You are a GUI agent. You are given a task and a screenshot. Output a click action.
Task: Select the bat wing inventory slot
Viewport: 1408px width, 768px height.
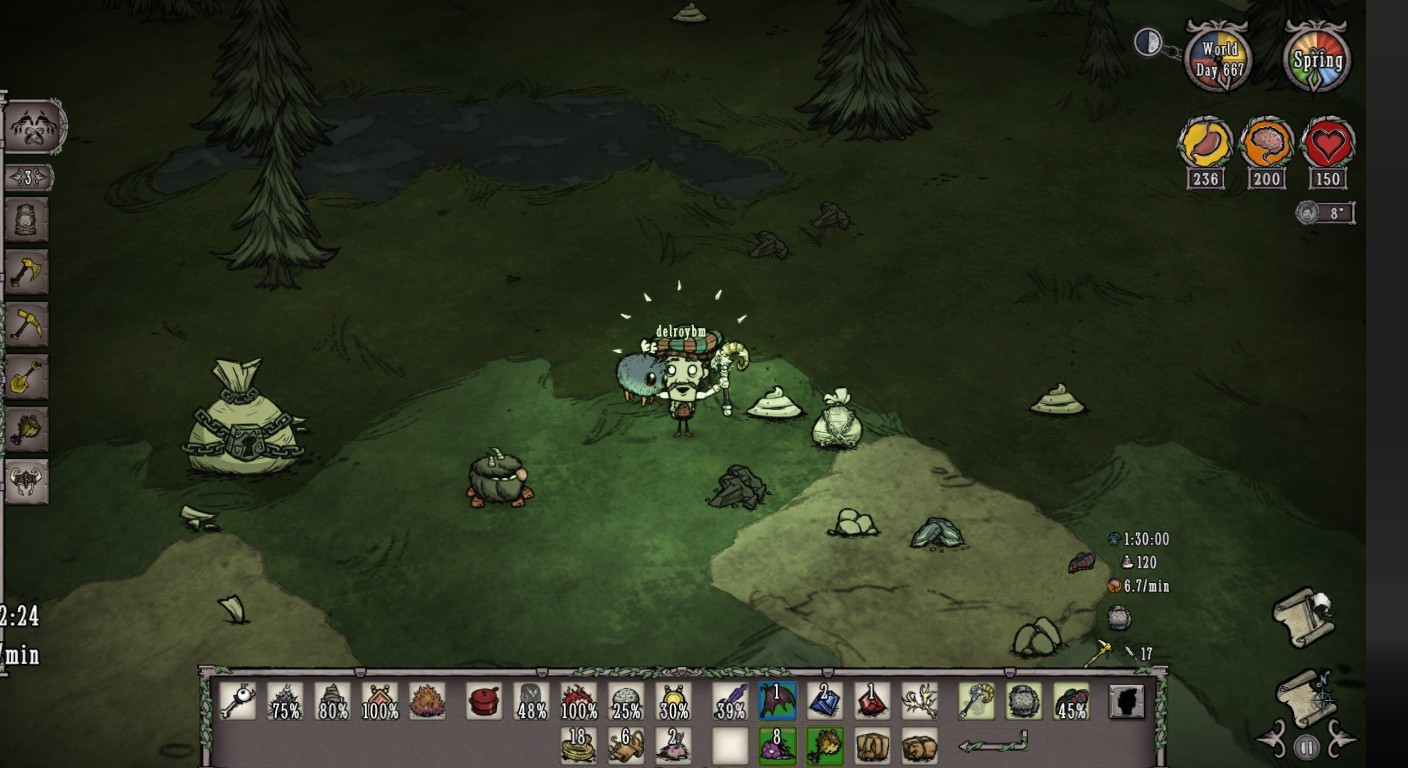click(x=777, y=701)
